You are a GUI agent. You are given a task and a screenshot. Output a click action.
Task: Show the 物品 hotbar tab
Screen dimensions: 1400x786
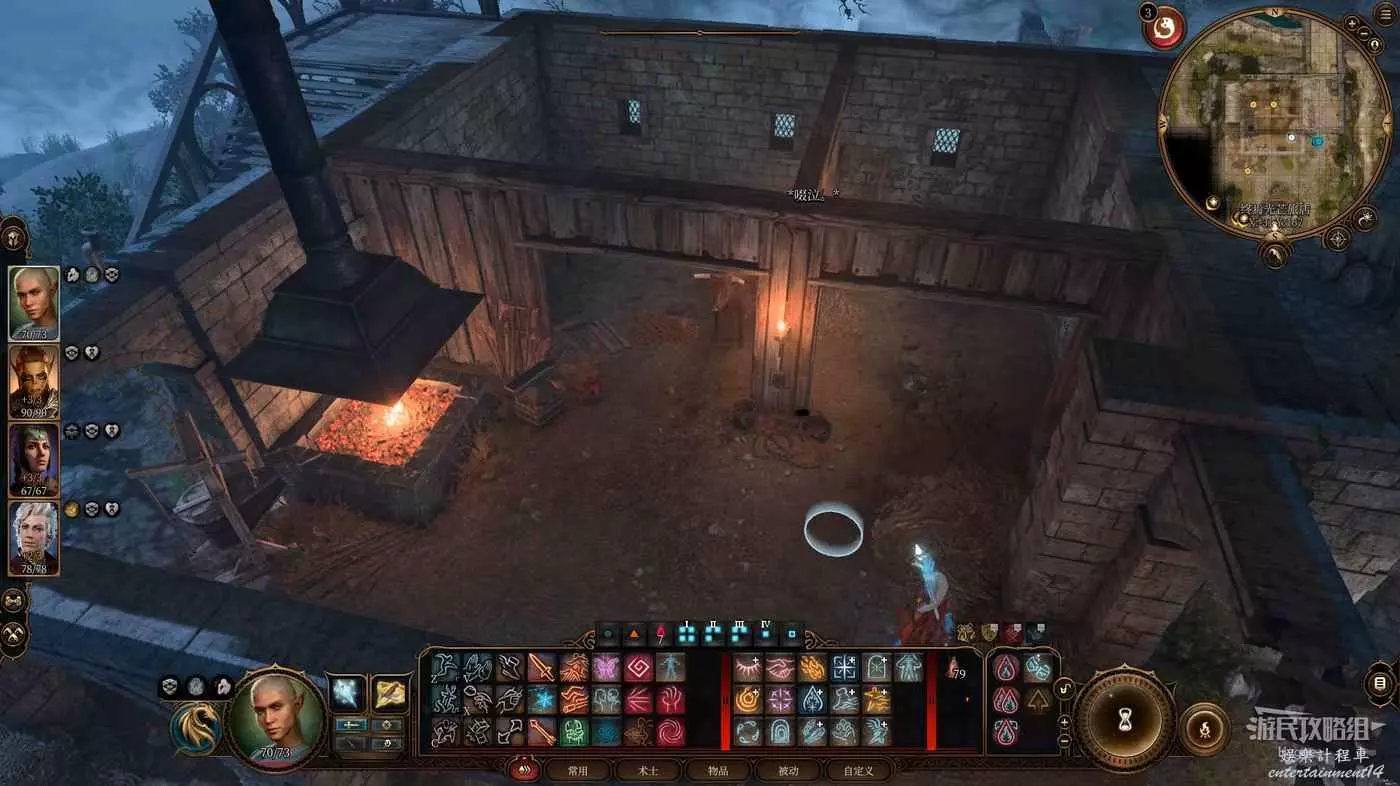[x=718, y=771]
